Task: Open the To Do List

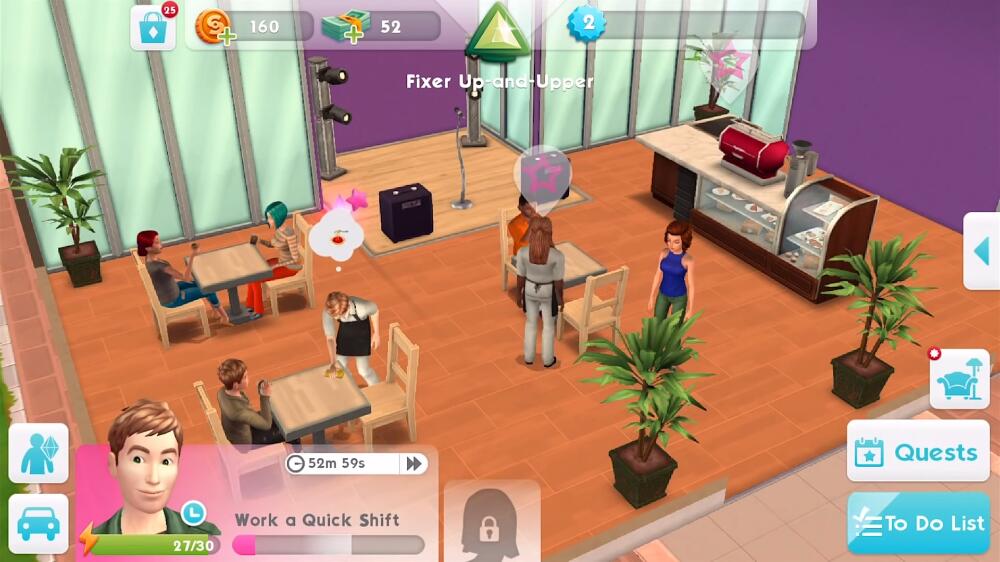Action: [x=918, y=522]
